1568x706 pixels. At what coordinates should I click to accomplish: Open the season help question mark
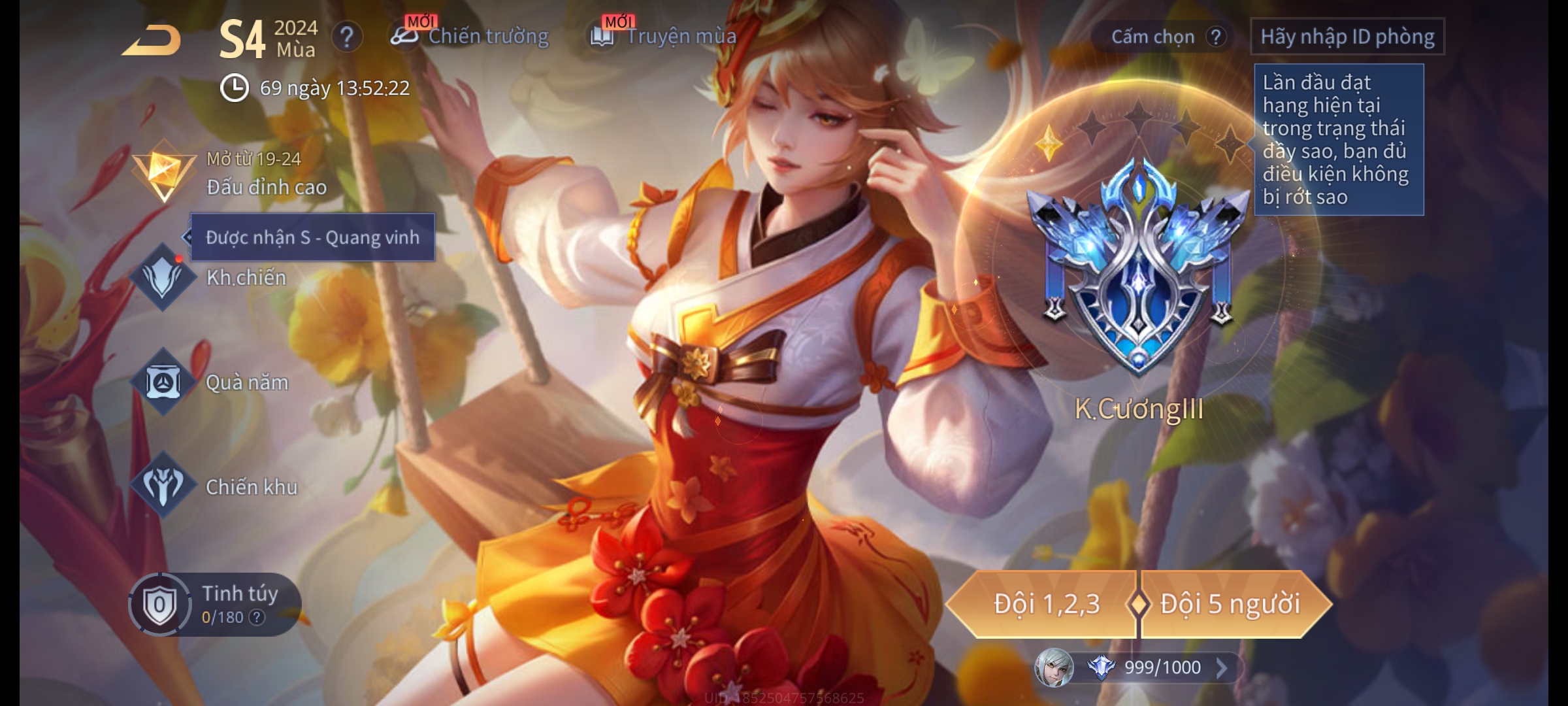point(347,37)
